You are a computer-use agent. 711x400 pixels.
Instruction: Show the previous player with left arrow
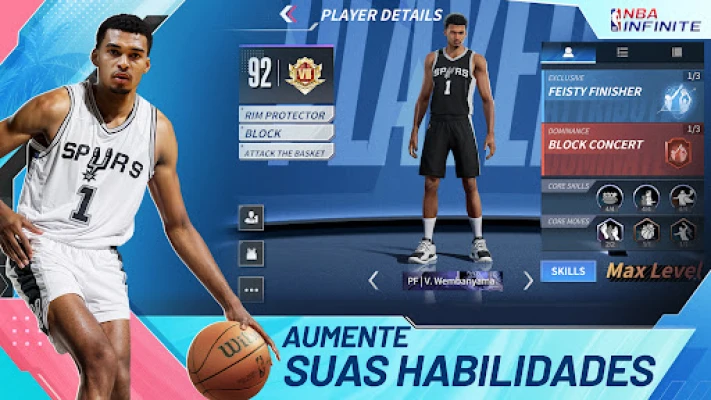click(374, 281)
